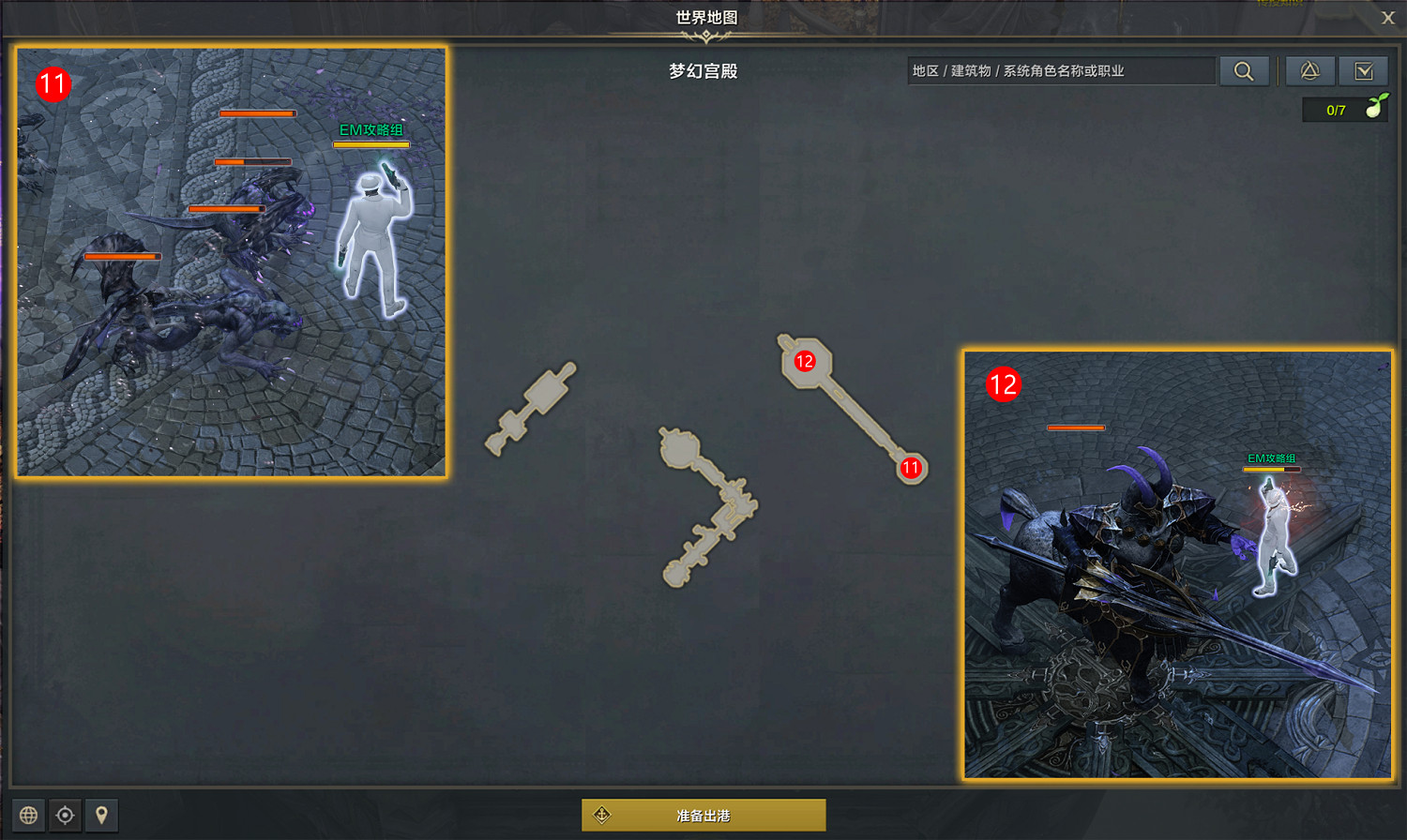Click the sprout icon next to 0/7

pos(1375,109)
